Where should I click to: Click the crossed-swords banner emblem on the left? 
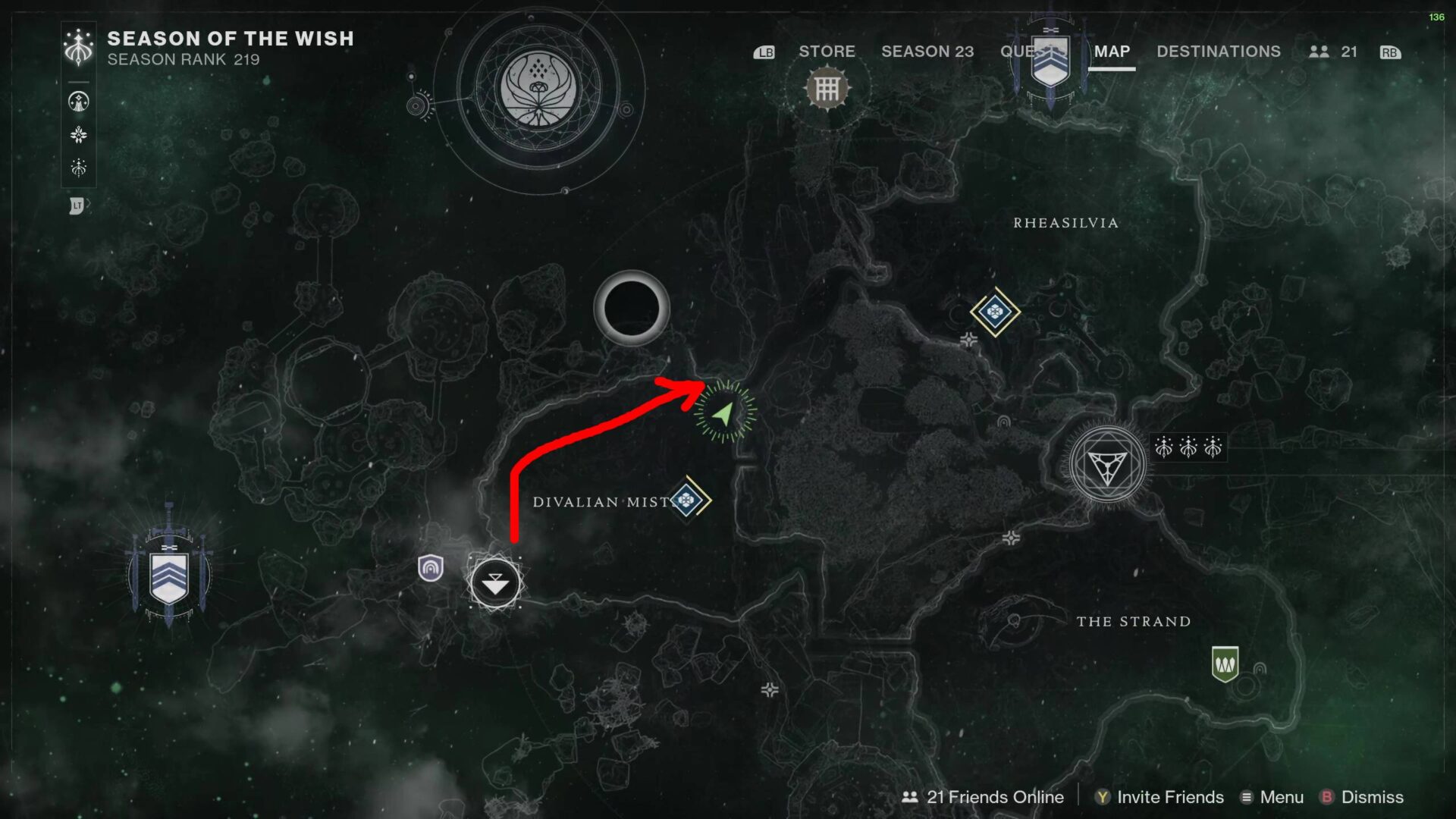168,574
